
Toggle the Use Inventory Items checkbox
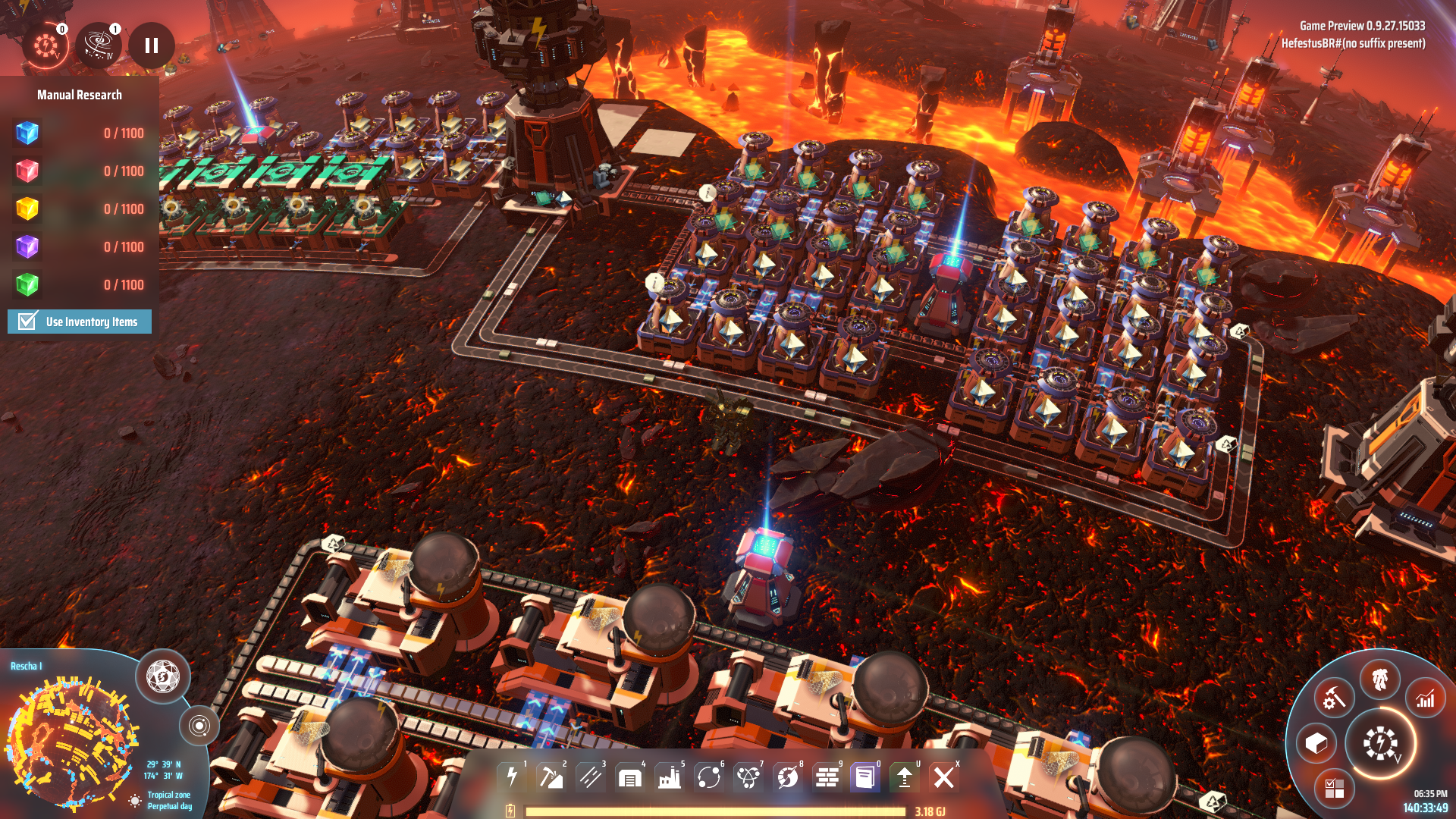click(28, 322)
